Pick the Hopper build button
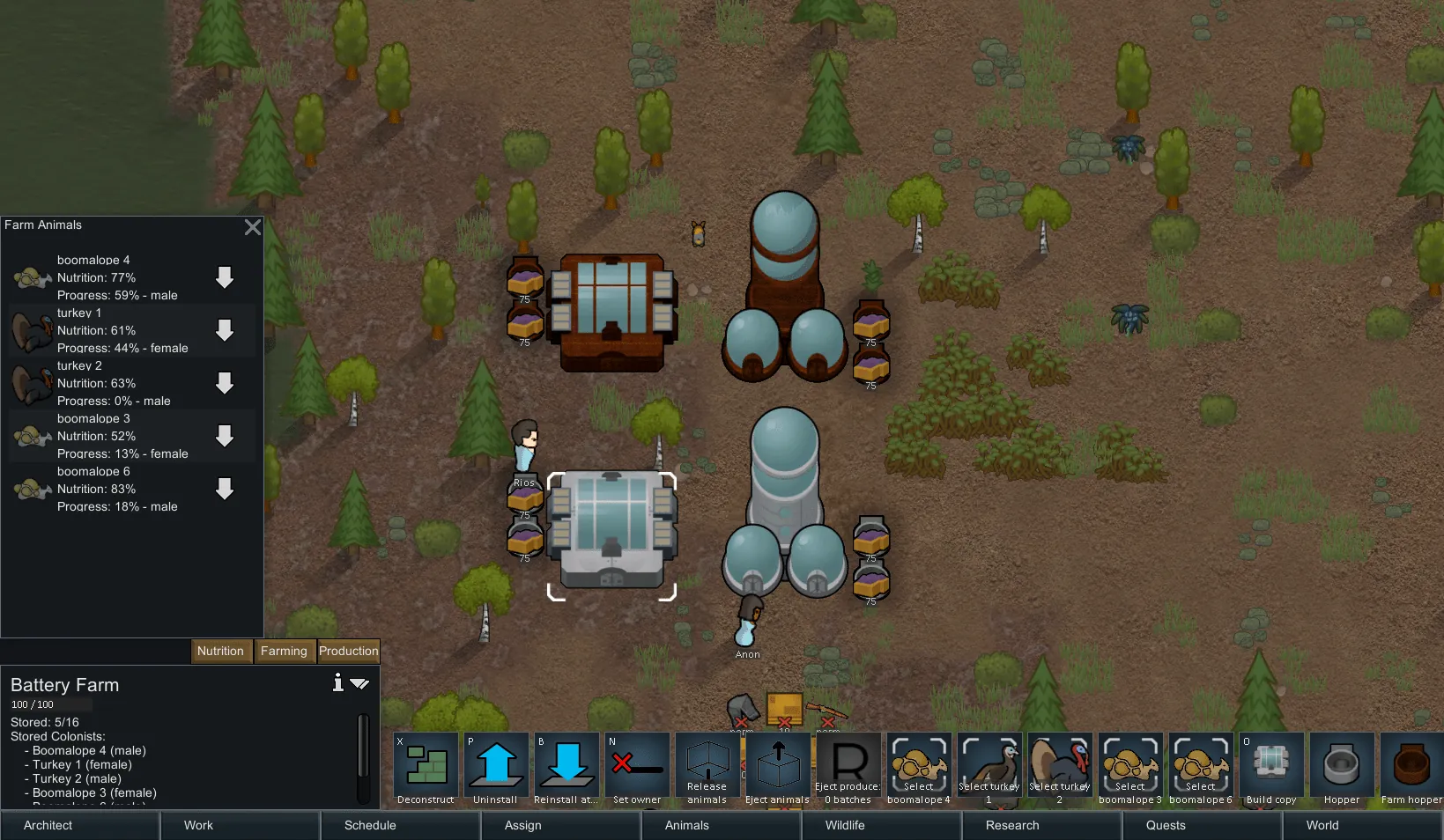Screen dimensions: 1444x840 pyautogui.click(x=1342, y=769)
